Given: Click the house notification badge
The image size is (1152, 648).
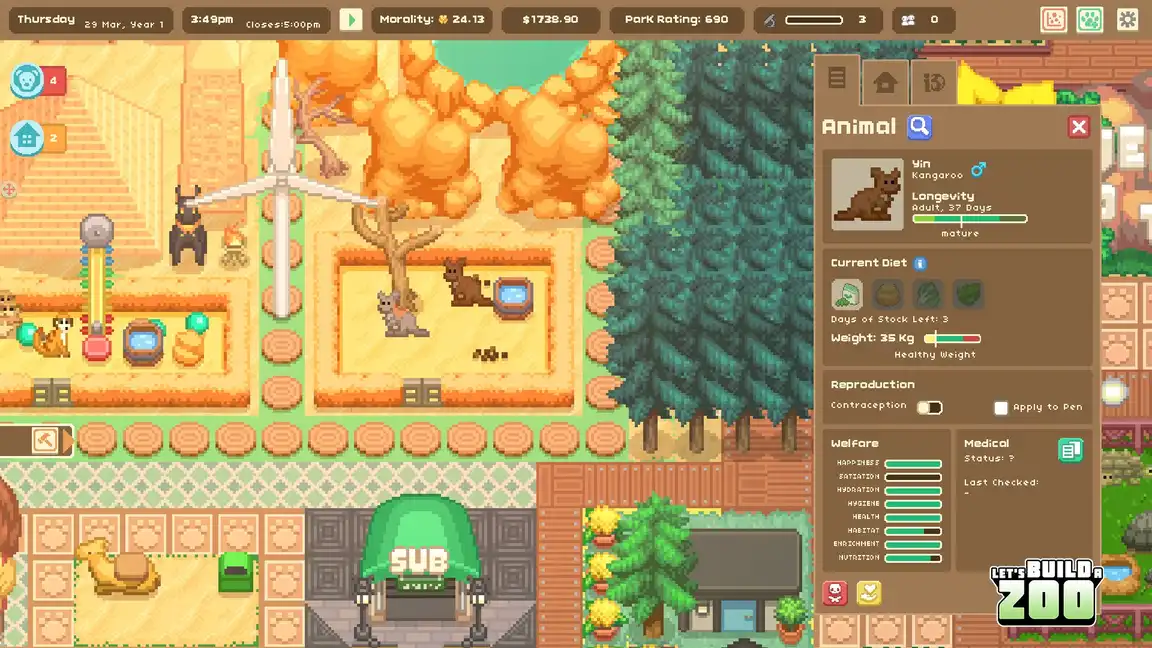Looking at the screenshot, I should [27, 137].
